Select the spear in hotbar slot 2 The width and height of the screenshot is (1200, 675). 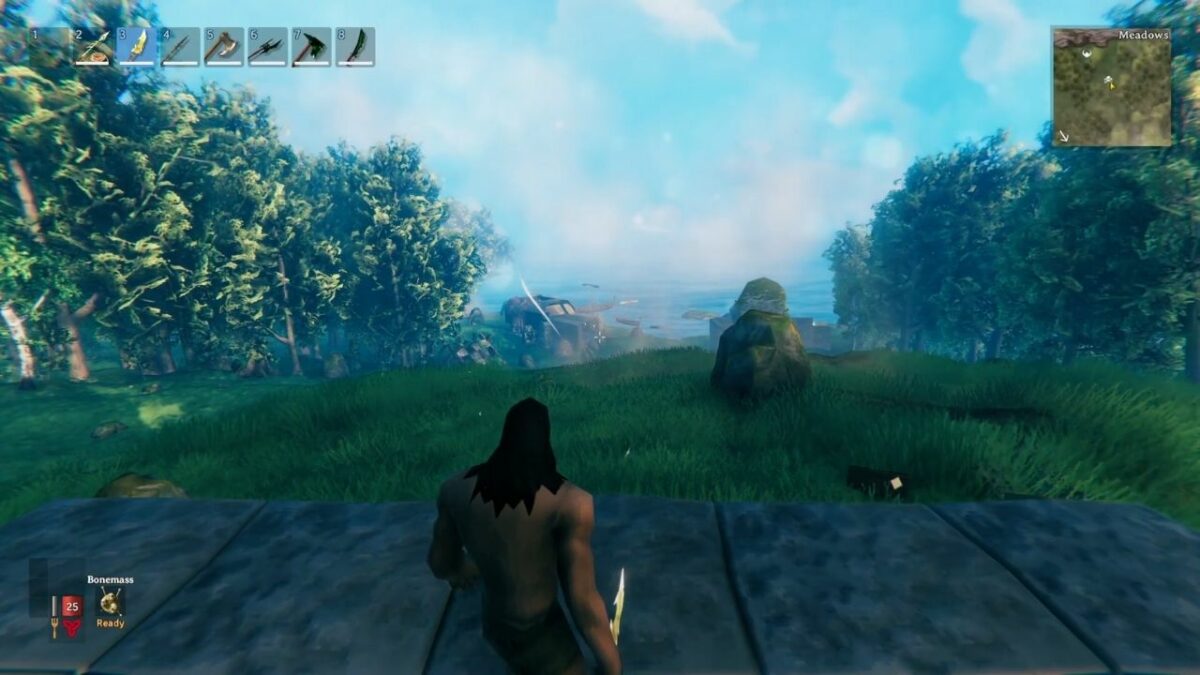click(94, 47)
